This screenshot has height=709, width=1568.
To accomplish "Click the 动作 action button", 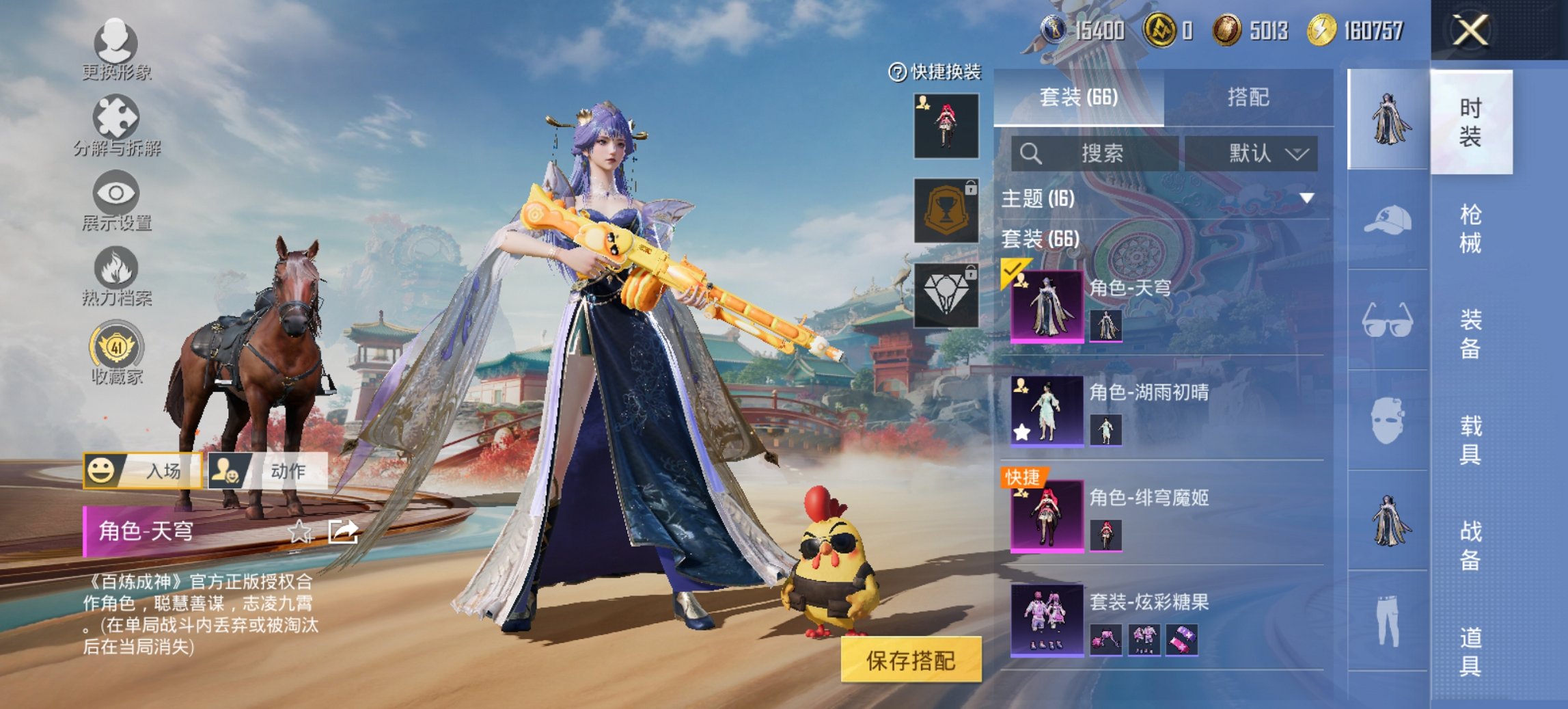I will (268, 471).
